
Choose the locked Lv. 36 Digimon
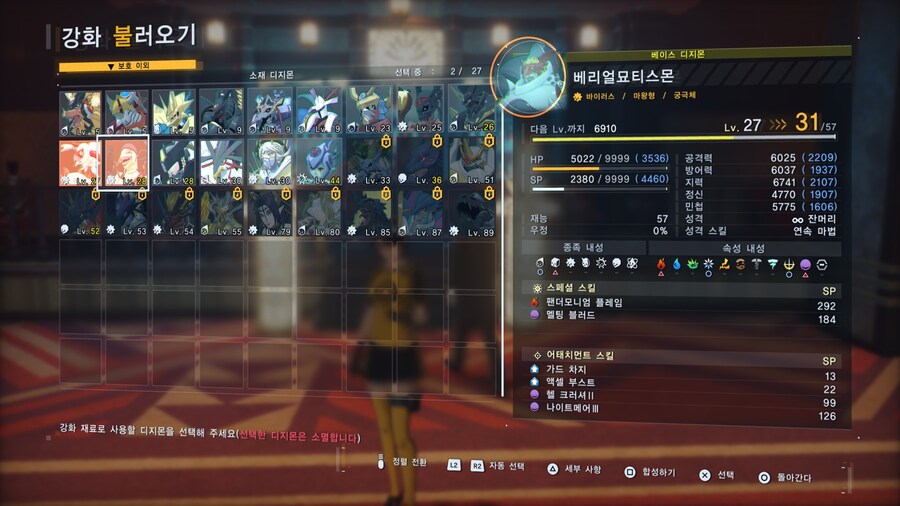[420, 162]
